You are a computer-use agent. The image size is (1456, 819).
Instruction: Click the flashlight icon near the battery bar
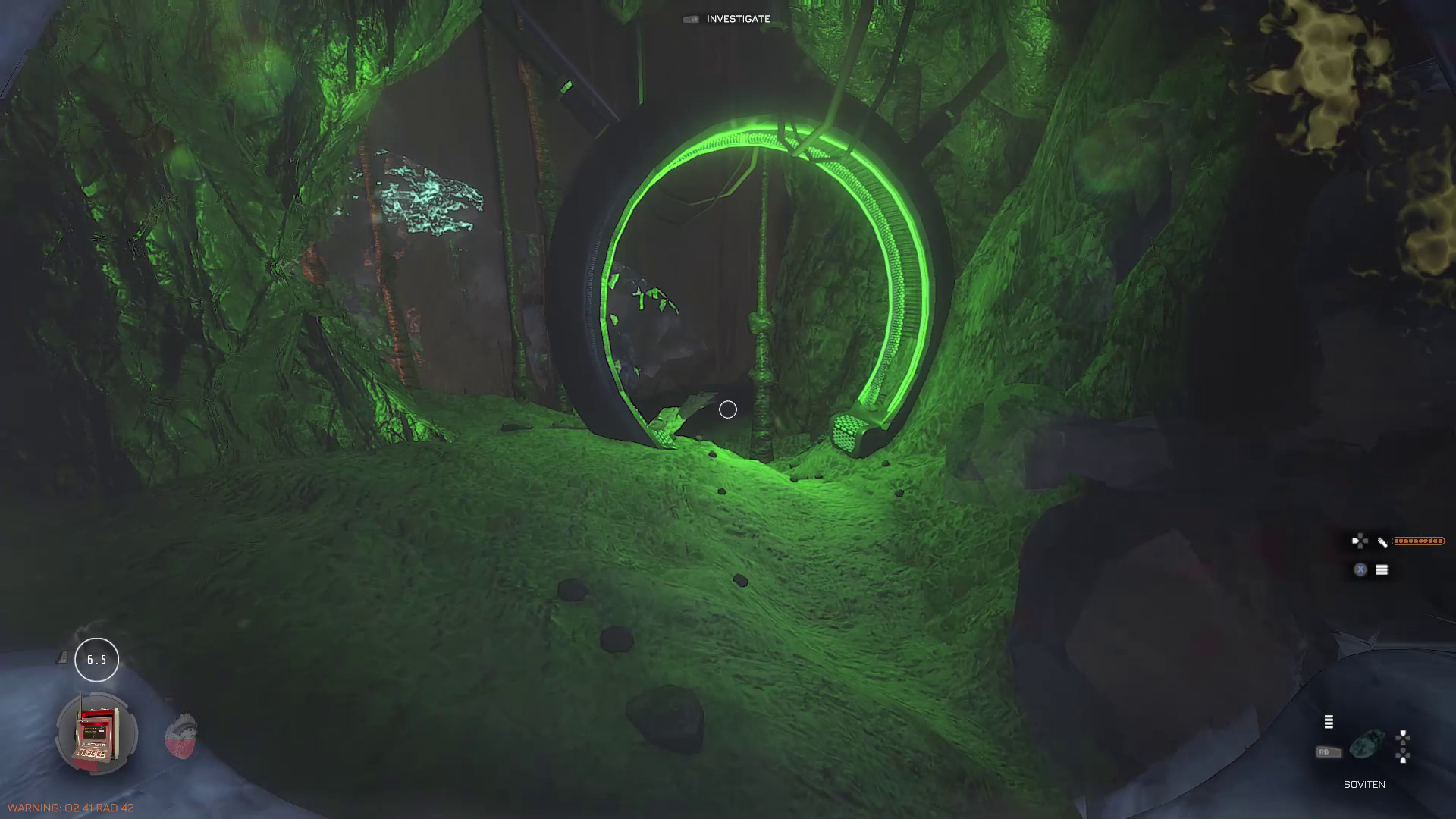pyautogui.click(x=1382, y=541)
